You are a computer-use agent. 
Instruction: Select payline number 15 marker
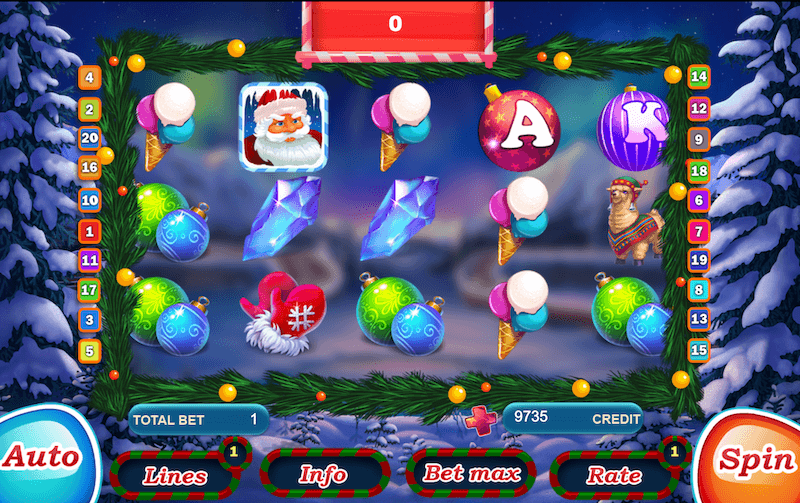(x=699, y=350)
